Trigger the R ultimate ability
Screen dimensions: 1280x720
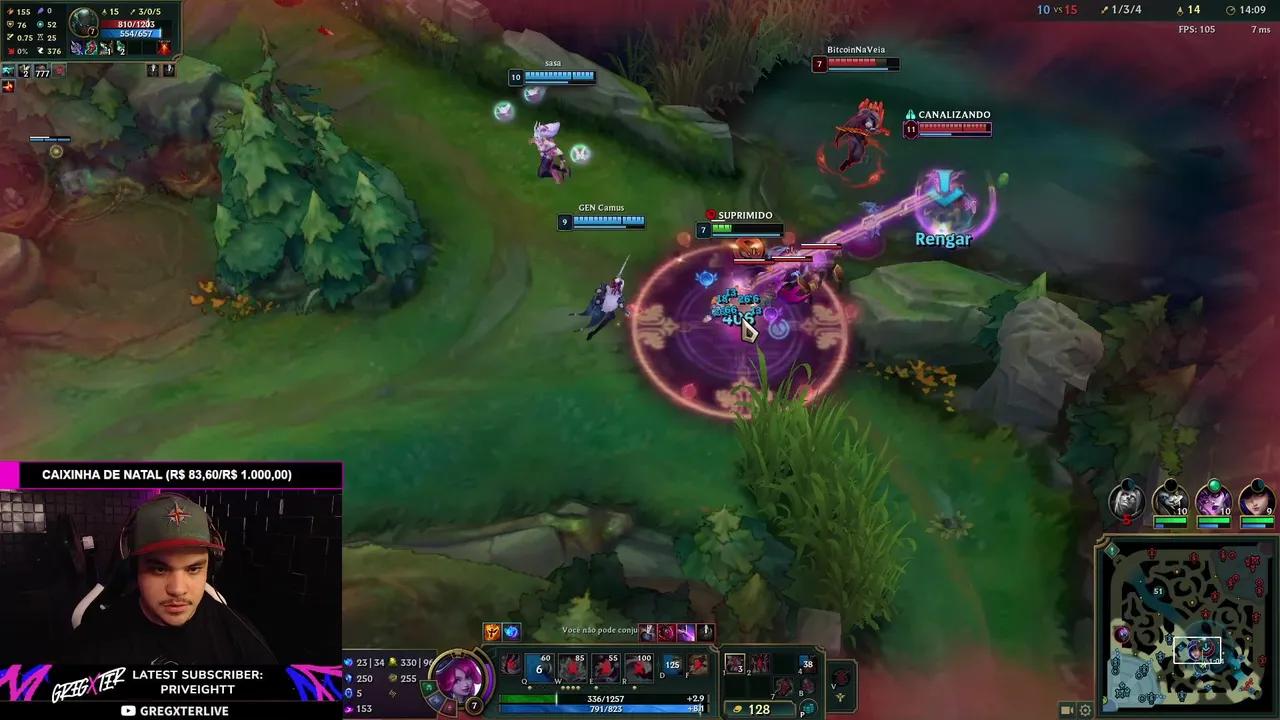[x=639, y=668]
